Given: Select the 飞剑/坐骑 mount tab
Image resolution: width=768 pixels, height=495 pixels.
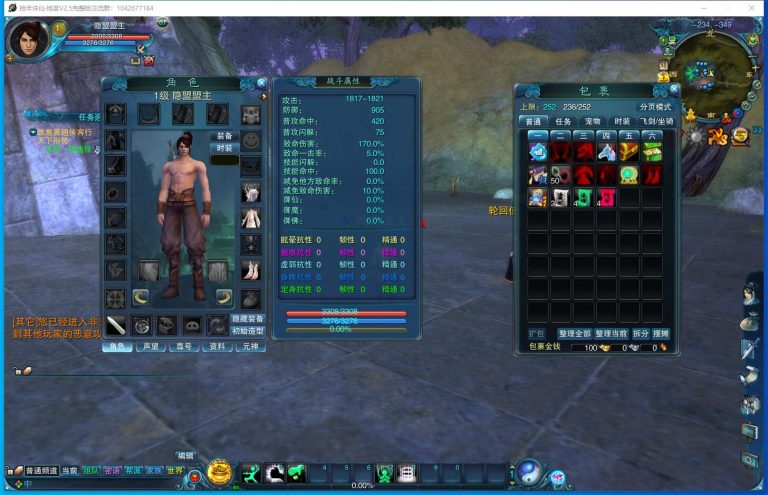Looking at the screenshot, I should (x=656, y=122).
